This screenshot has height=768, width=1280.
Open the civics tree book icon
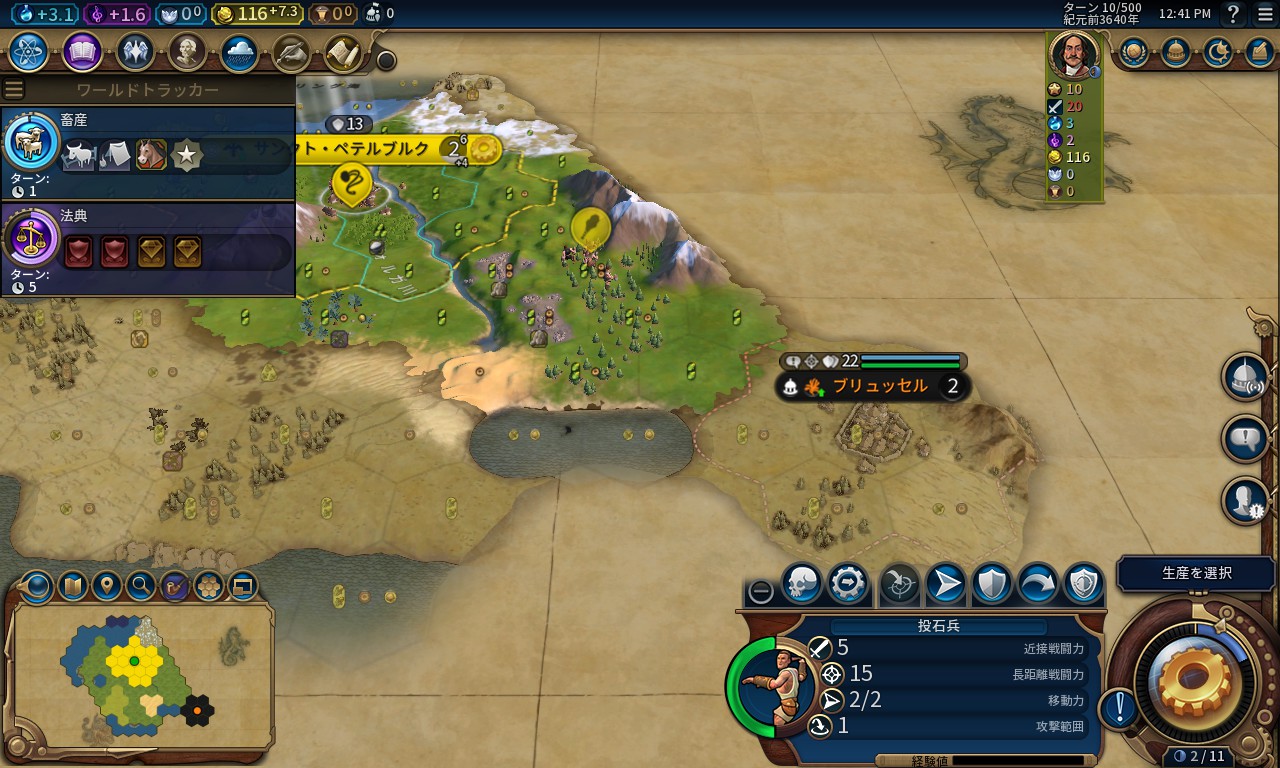pos(82,51)
